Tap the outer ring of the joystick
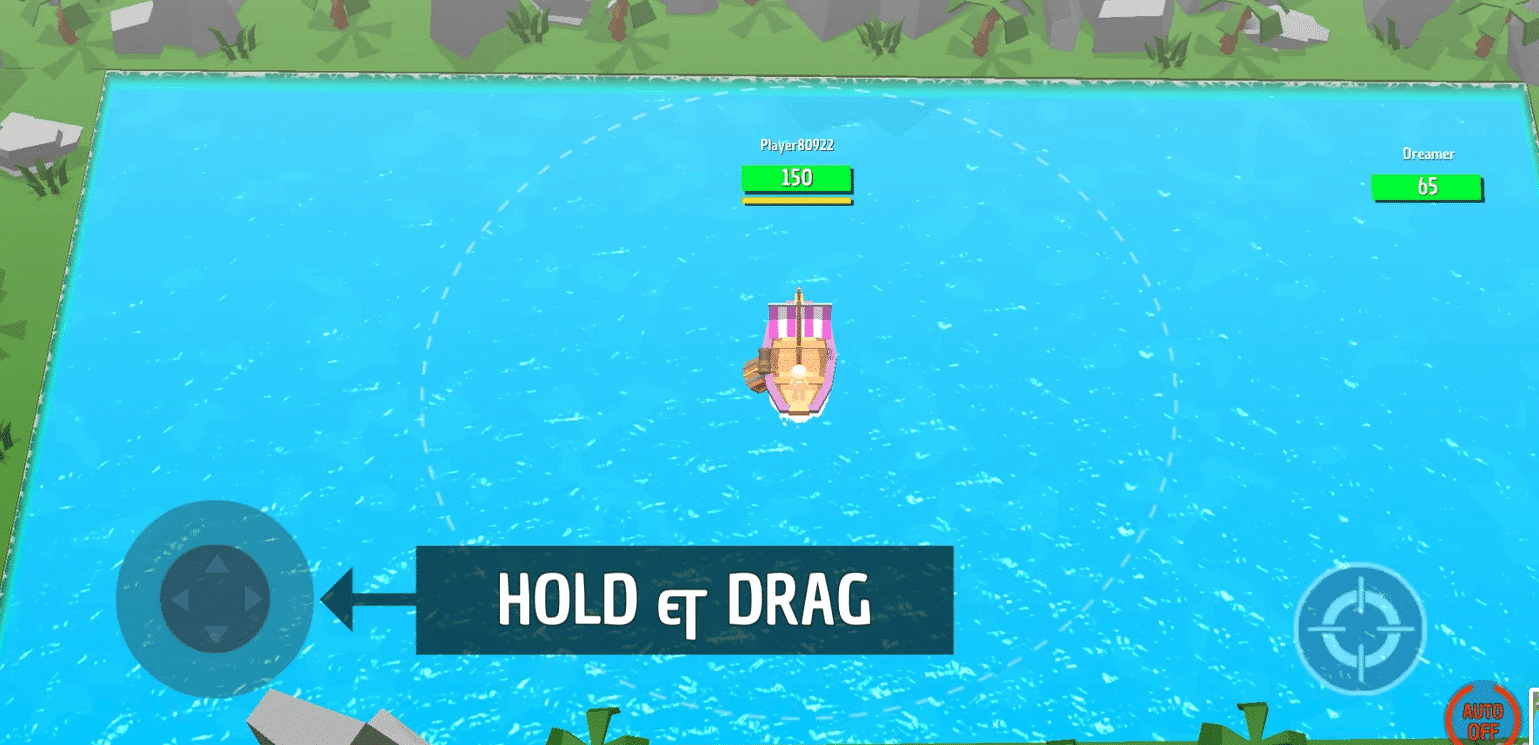The image size is (1539, 745). point(214,520)
